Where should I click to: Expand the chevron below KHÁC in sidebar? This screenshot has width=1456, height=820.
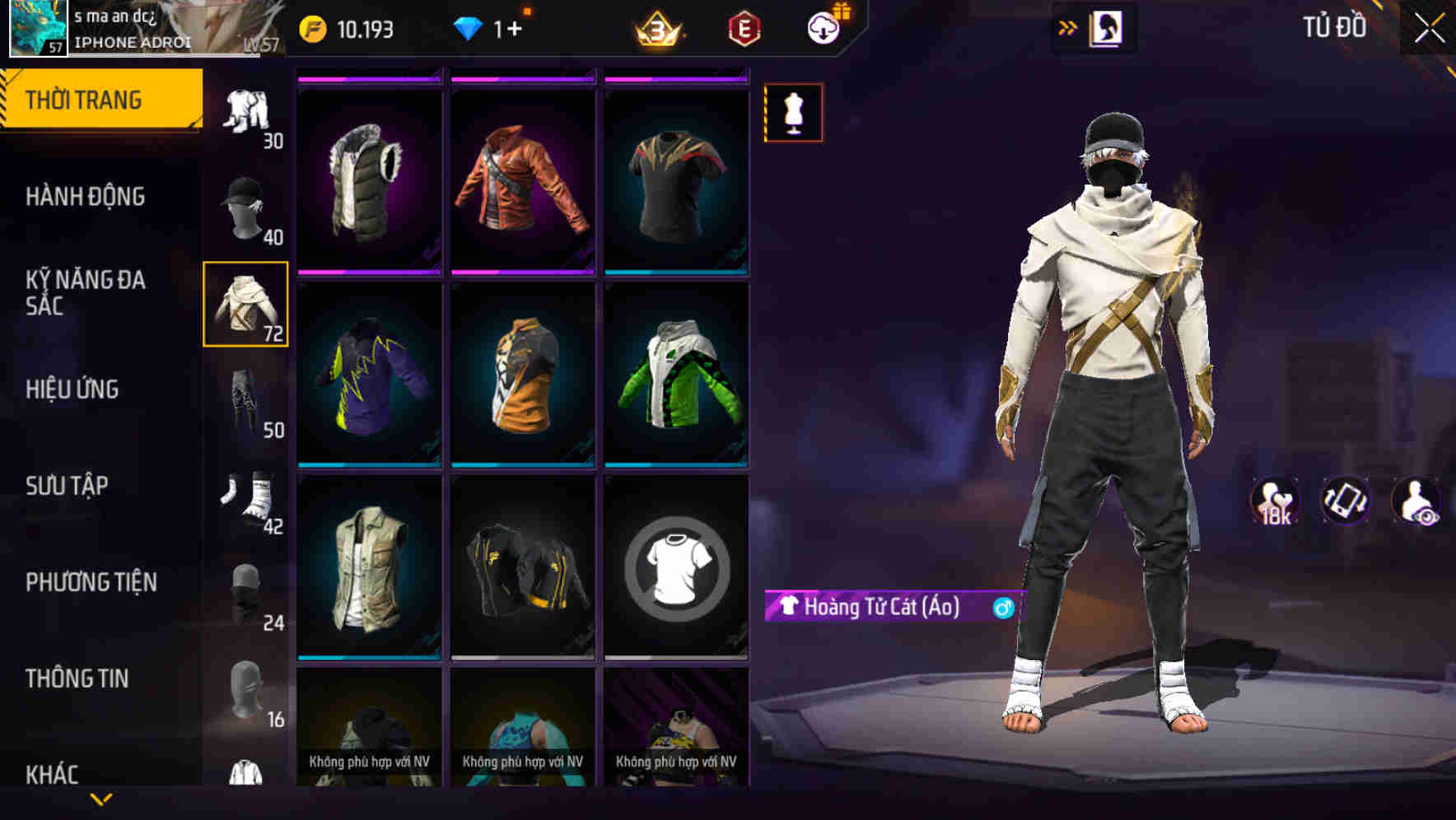[x=102, y=797]
